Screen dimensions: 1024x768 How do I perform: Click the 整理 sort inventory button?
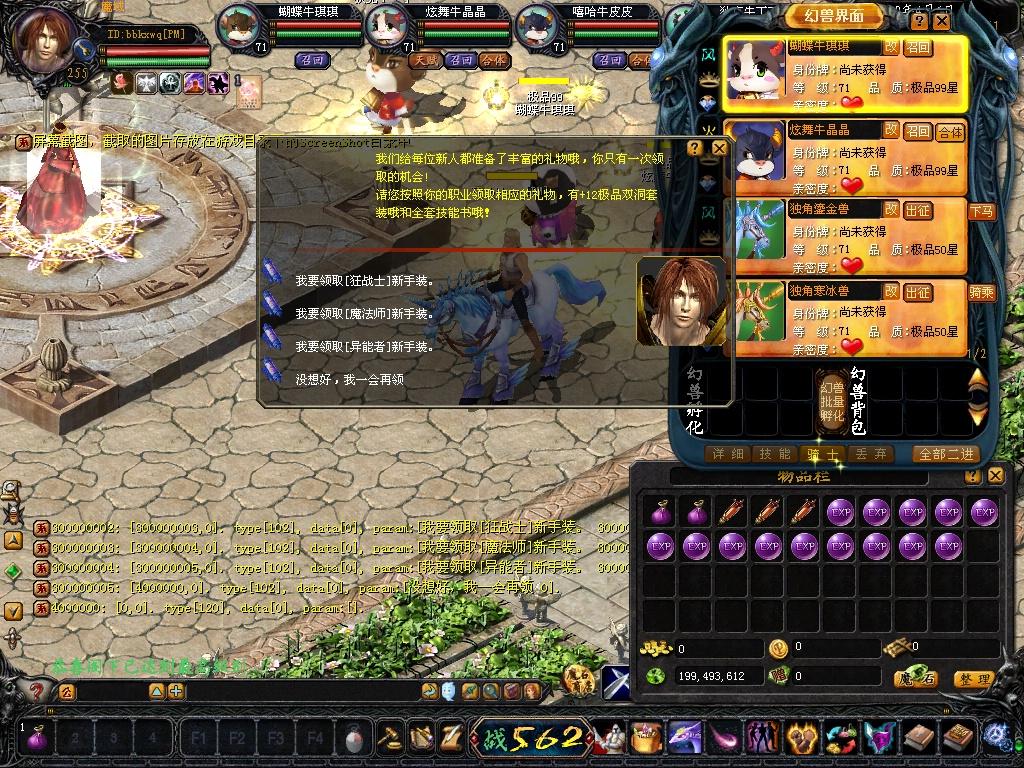(973, 679)
